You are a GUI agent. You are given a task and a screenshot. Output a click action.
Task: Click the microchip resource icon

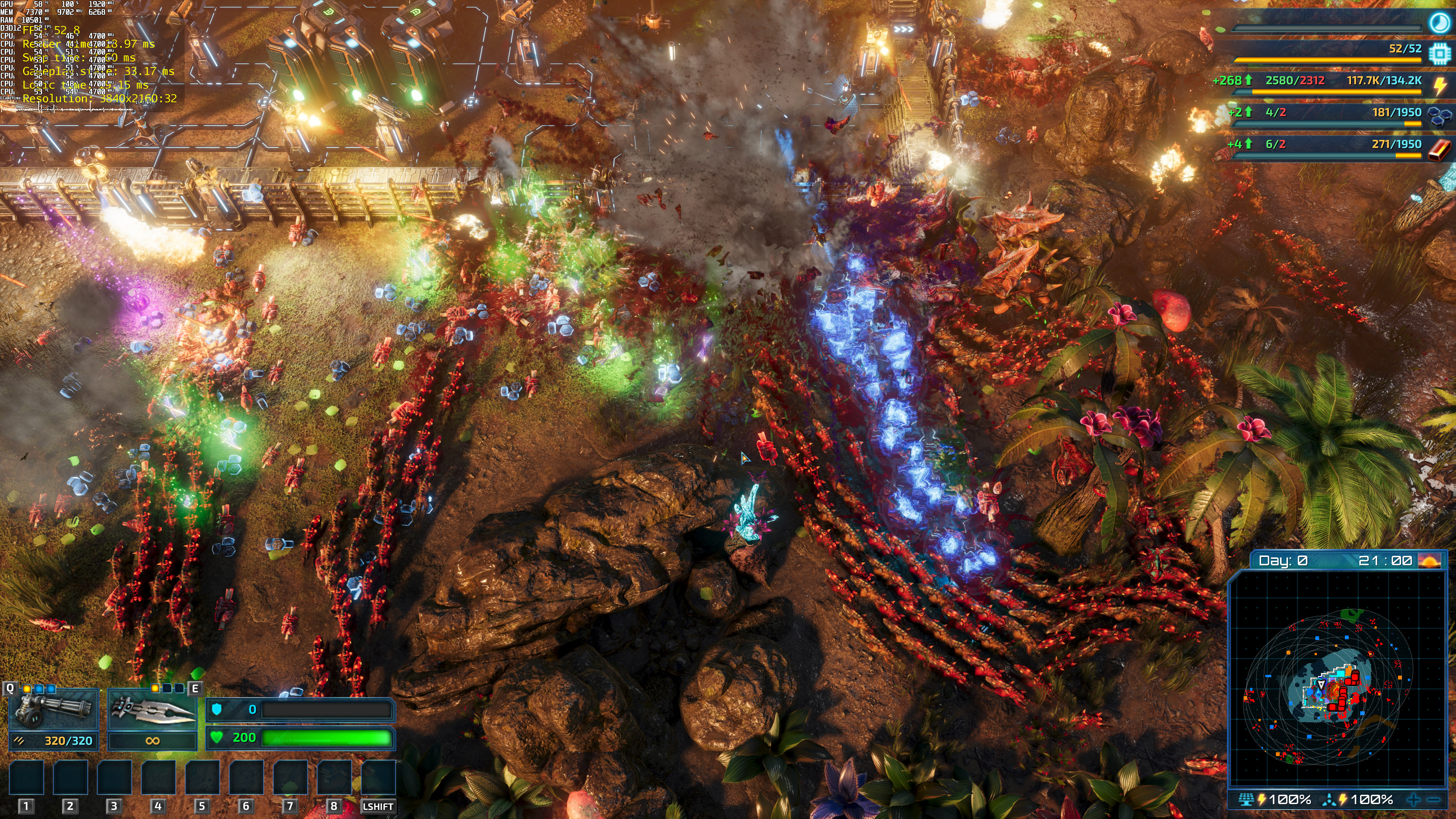pos(1439,53)
